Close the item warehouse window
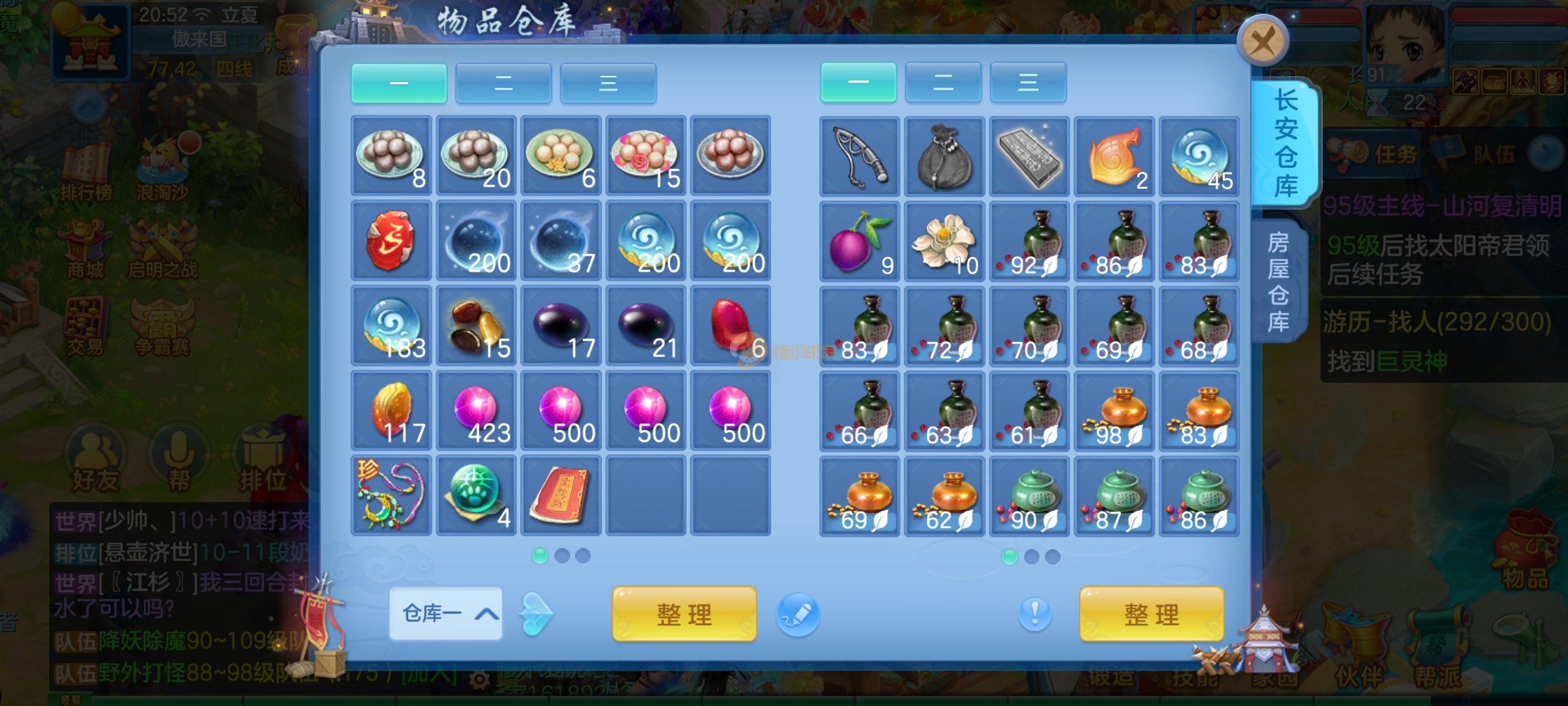1568x706 pixels. coord(1262,41)
